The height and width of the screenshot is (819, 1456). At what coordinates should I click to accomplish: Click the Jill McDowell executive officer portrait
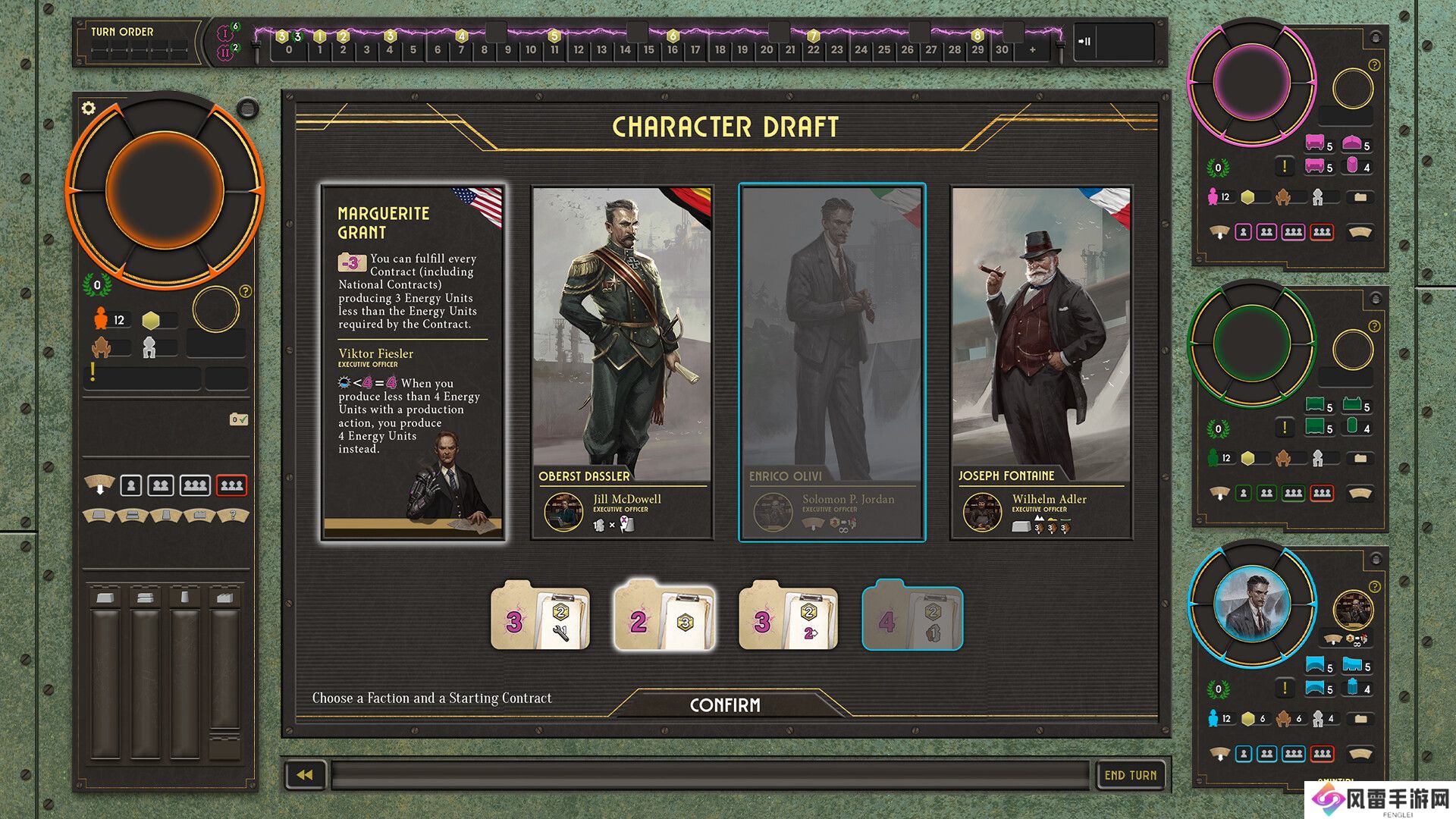coord(563,511)
